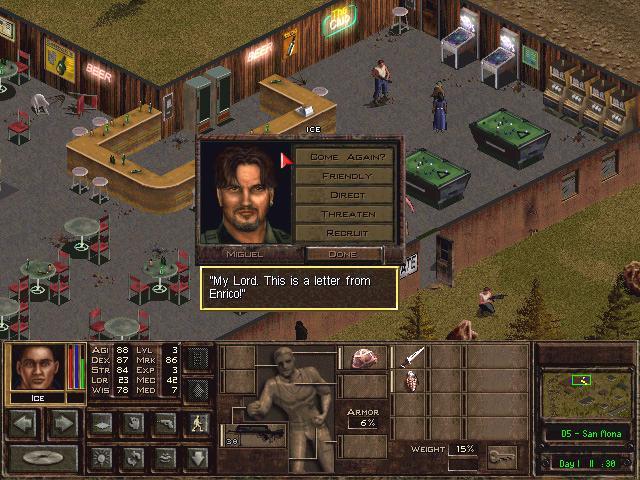The image size is (640, 480).
Task: Toggle the walking stance button
Action: pos(198,424)
